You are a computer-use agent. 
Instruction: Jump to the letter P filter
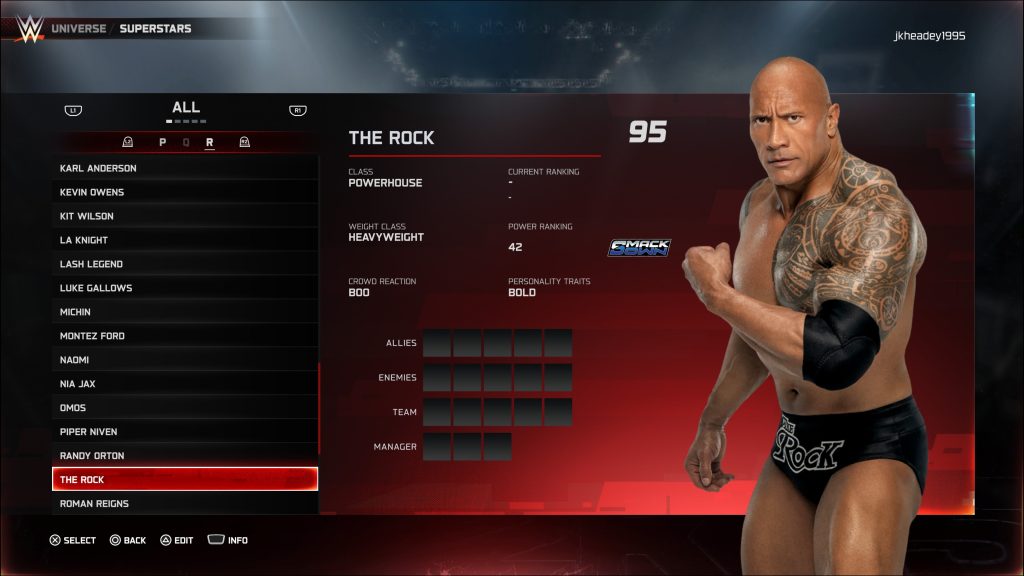point(162,143)
